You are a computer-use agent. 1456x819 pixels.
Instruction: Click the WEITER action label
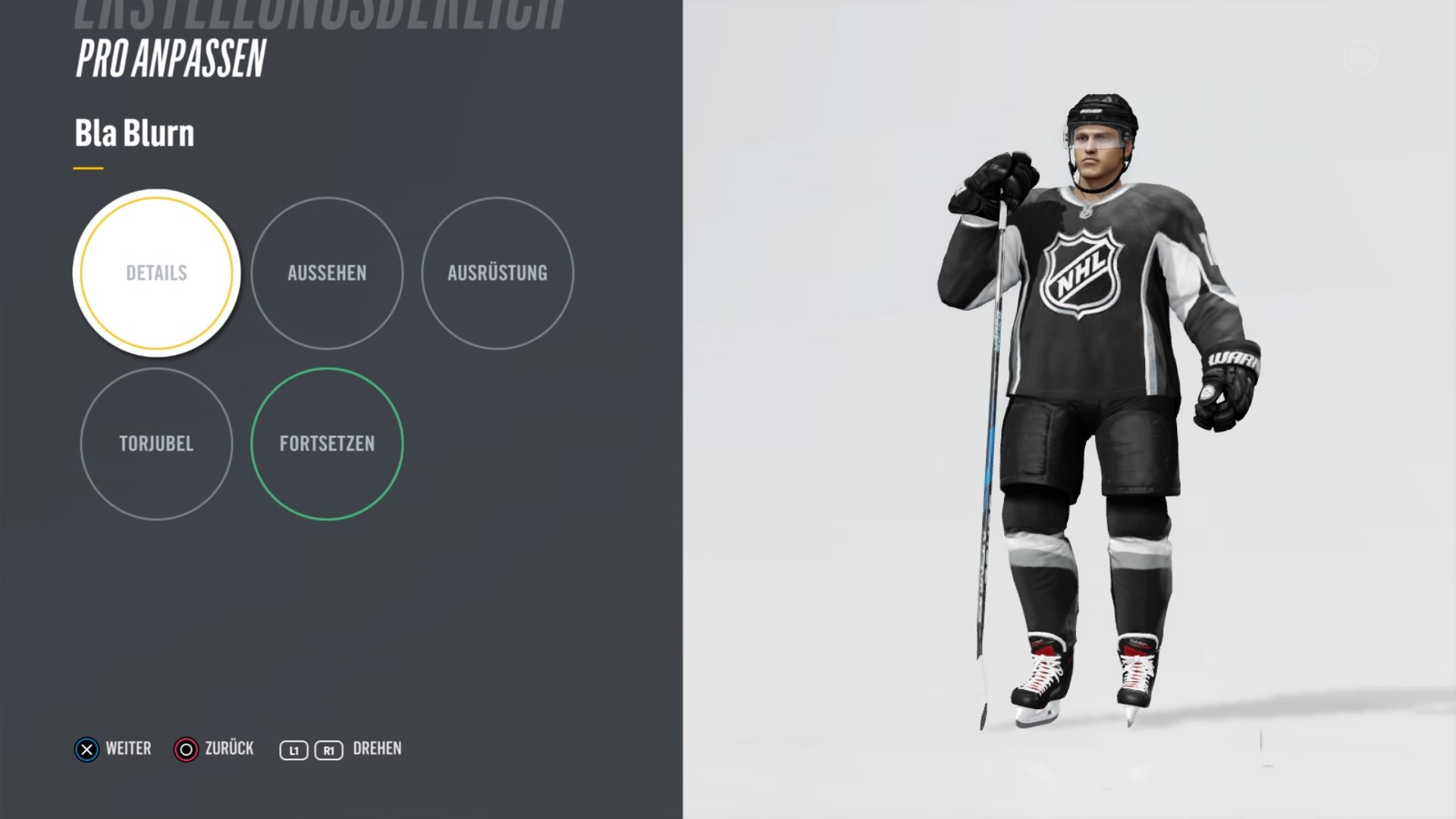tap(128, 749)
